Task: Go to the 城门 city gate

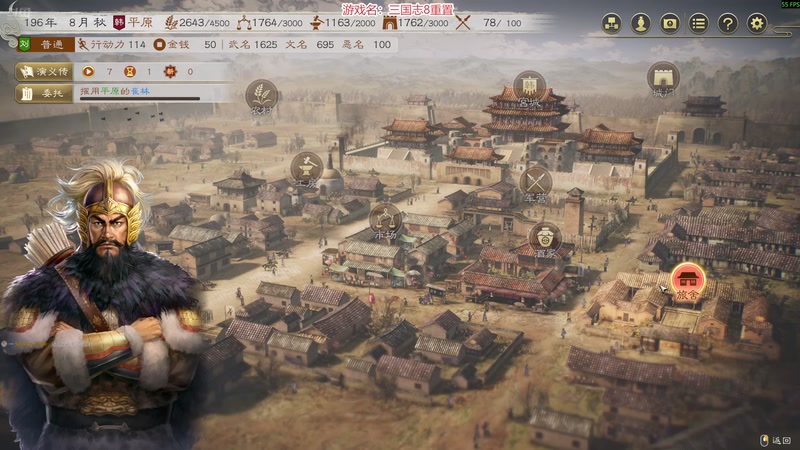Action: [x=663, y=78]
